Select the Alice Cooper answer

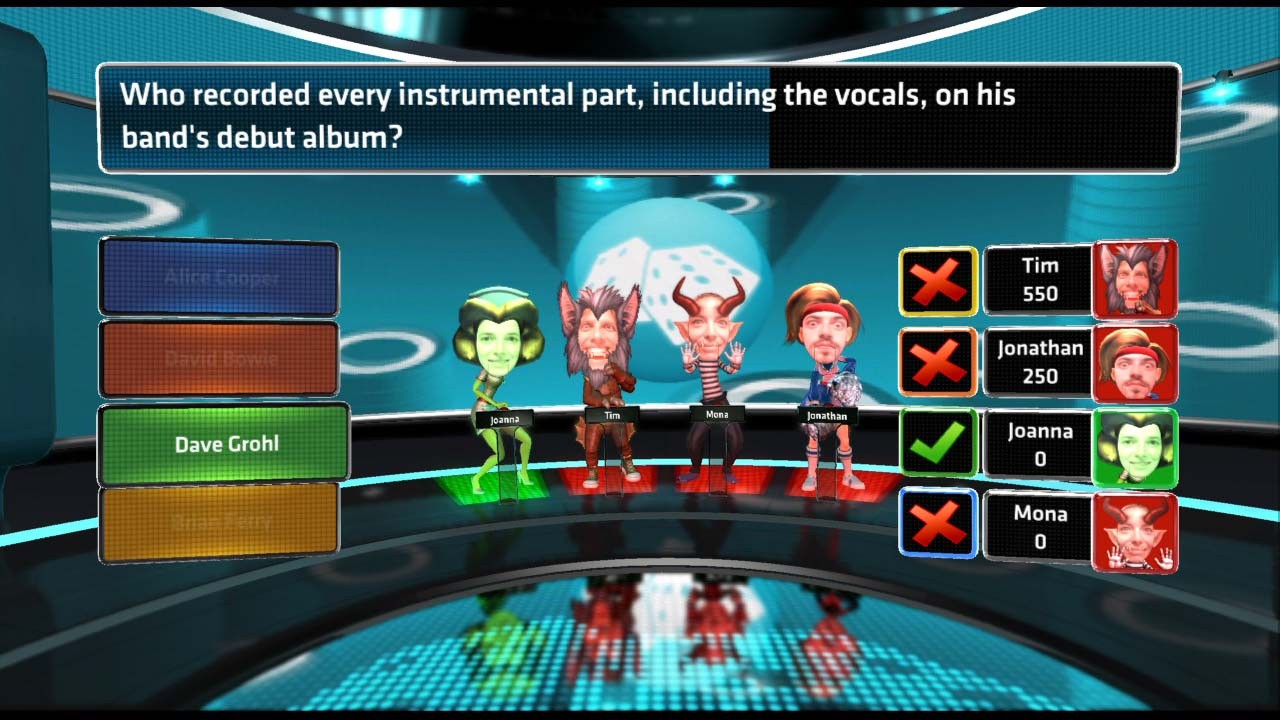point(220,277)
